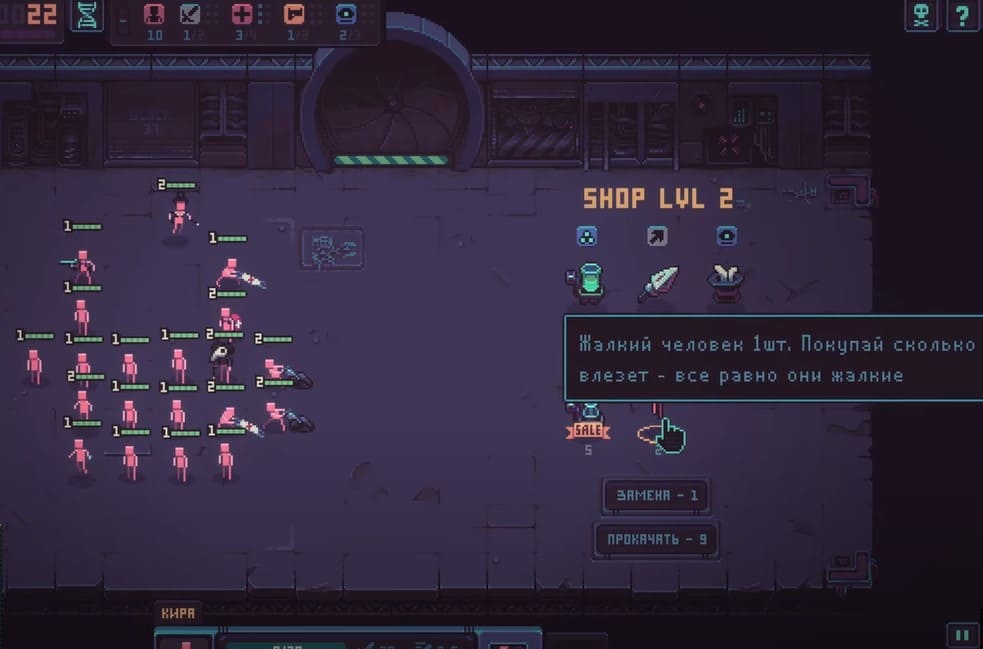Screen dimensions: 983x649
Task: Open the help question mark button
Action: (961, 15)
